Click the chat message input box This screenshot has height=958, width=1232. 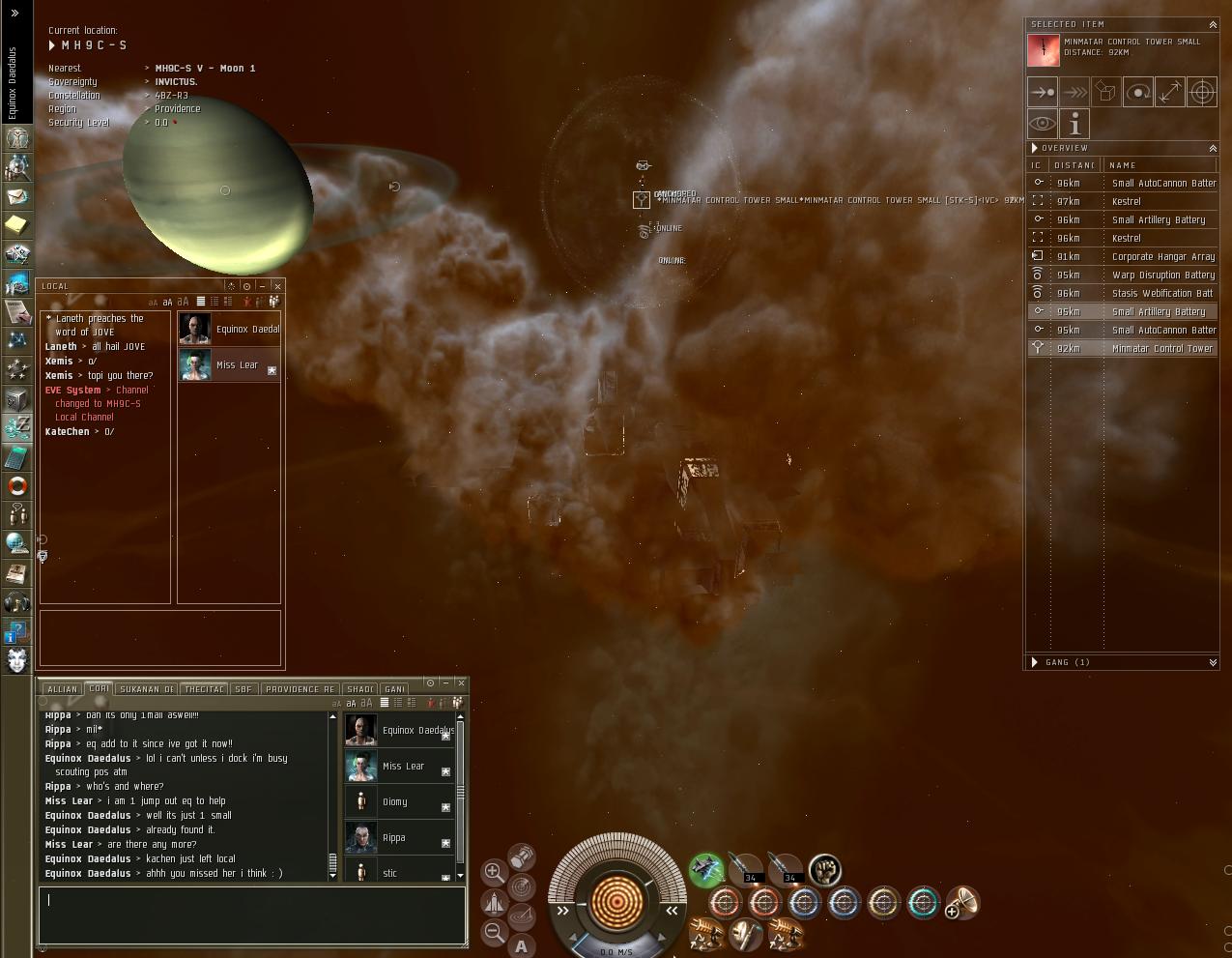pyautogui.click(x=251, y=914)
